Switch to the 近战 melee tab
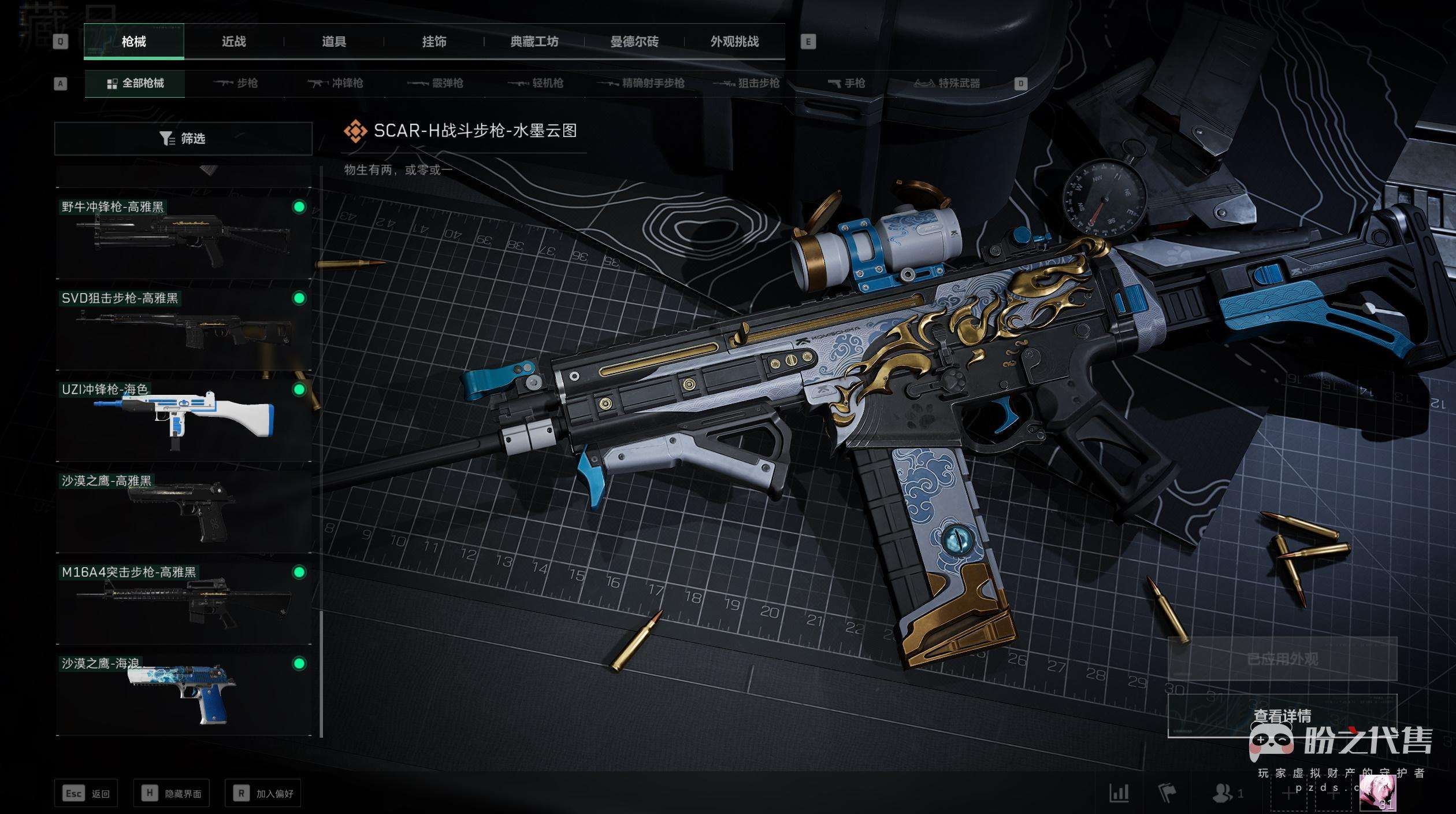This screenshot has height=814, width=1456. (x=233, y=42)
